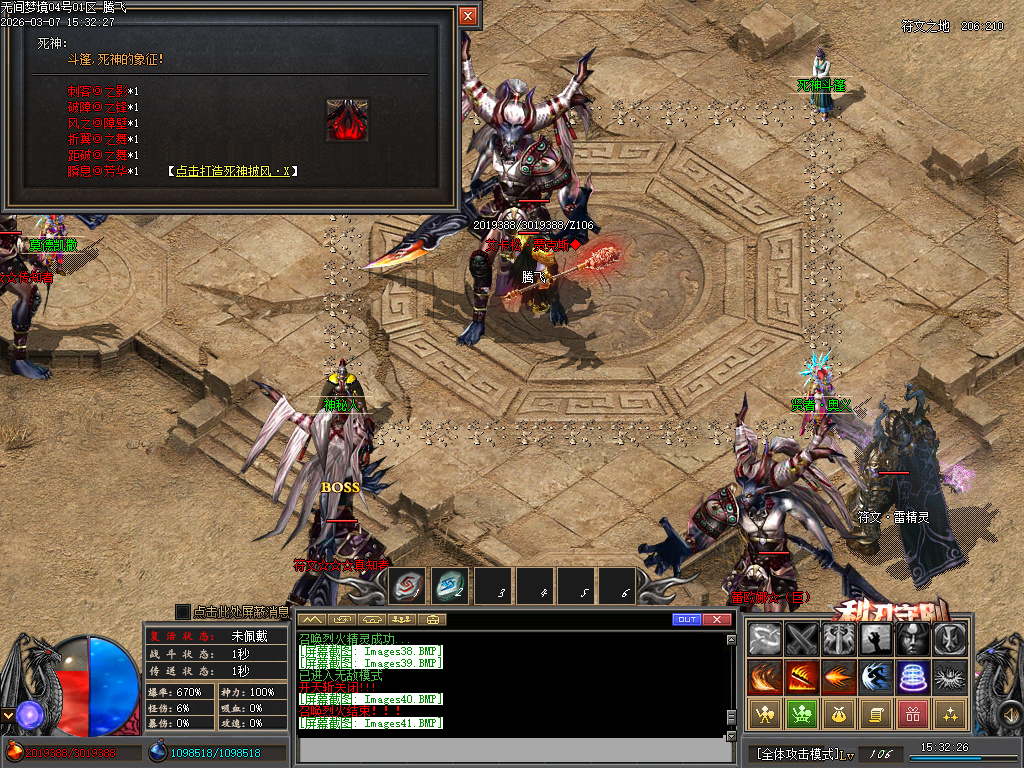The height and width of the screenshot is (768, 1024).
Task: Cast the blue glowing rings shield skill
Action: tap(913, 677)
